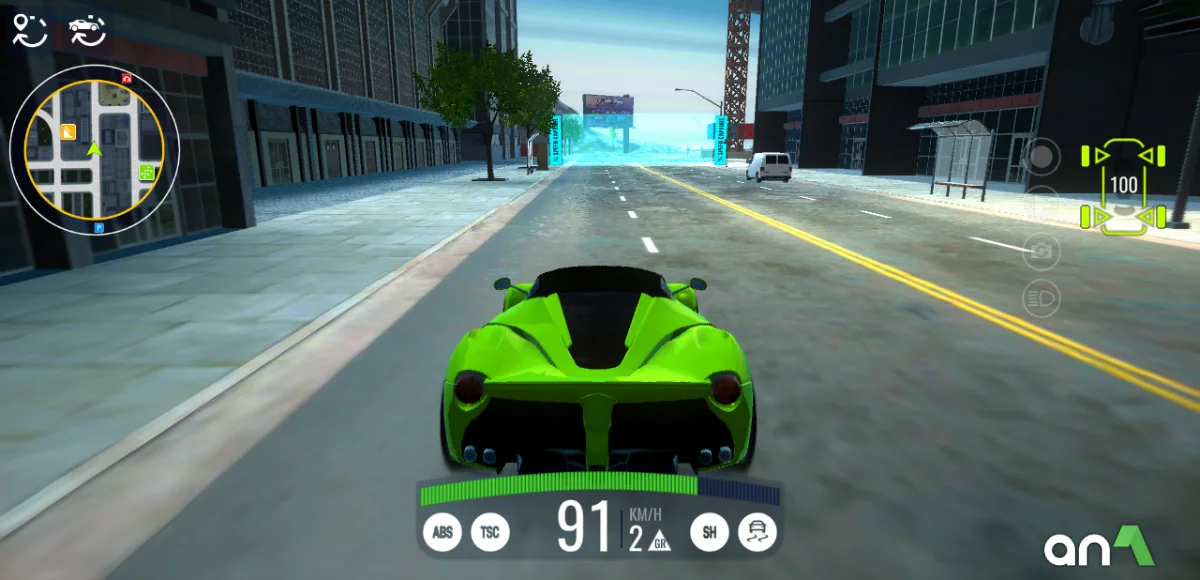Tap the car reset icon

[87, 30]
